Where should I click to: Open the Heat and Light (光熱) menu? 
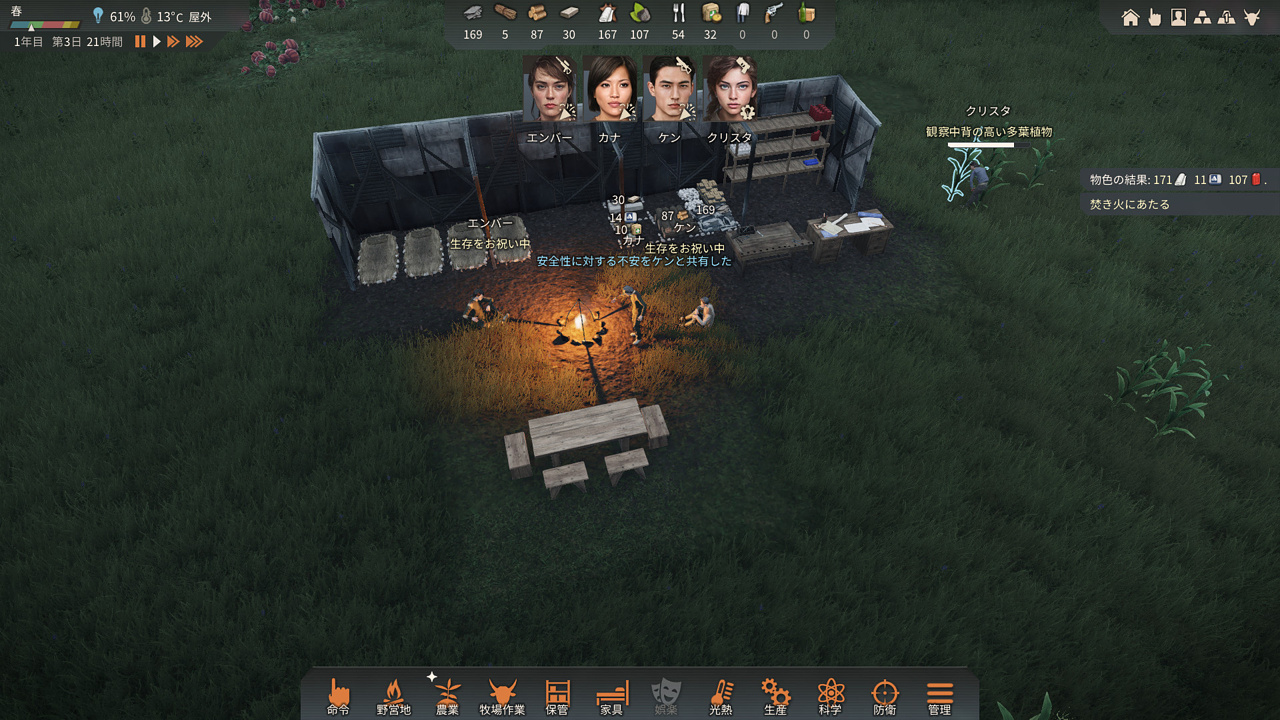point(720,695)
